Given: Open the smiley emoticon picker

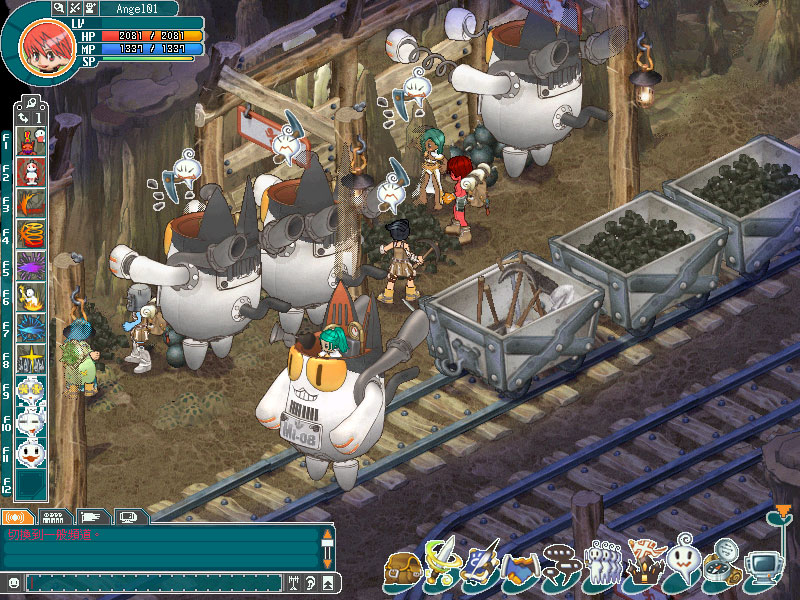Looking at the screenshot, I should pyautogui.click(x=13, y=582).
